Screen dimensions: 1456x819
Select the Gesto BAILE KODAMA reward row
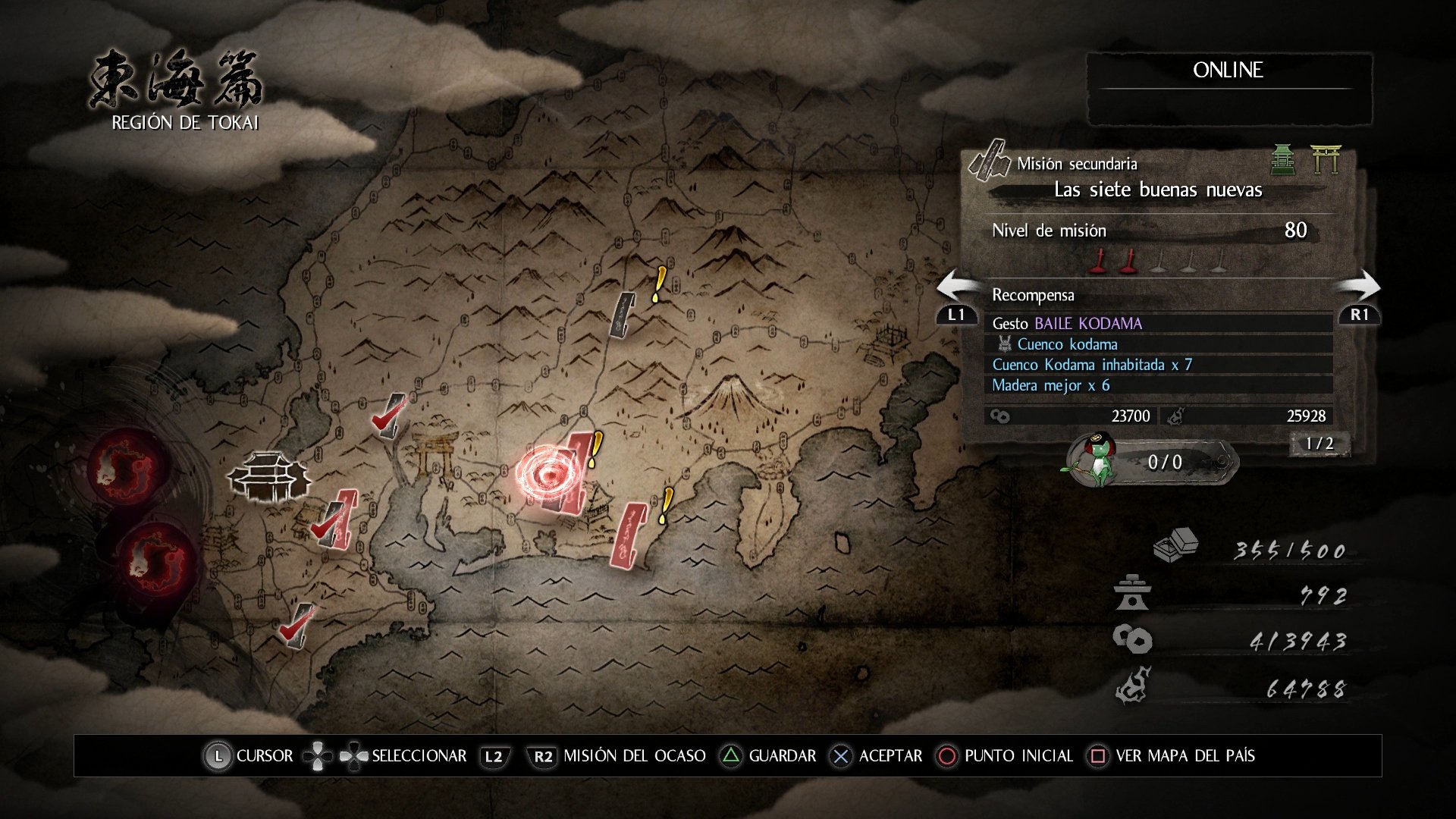point(1158,324)
